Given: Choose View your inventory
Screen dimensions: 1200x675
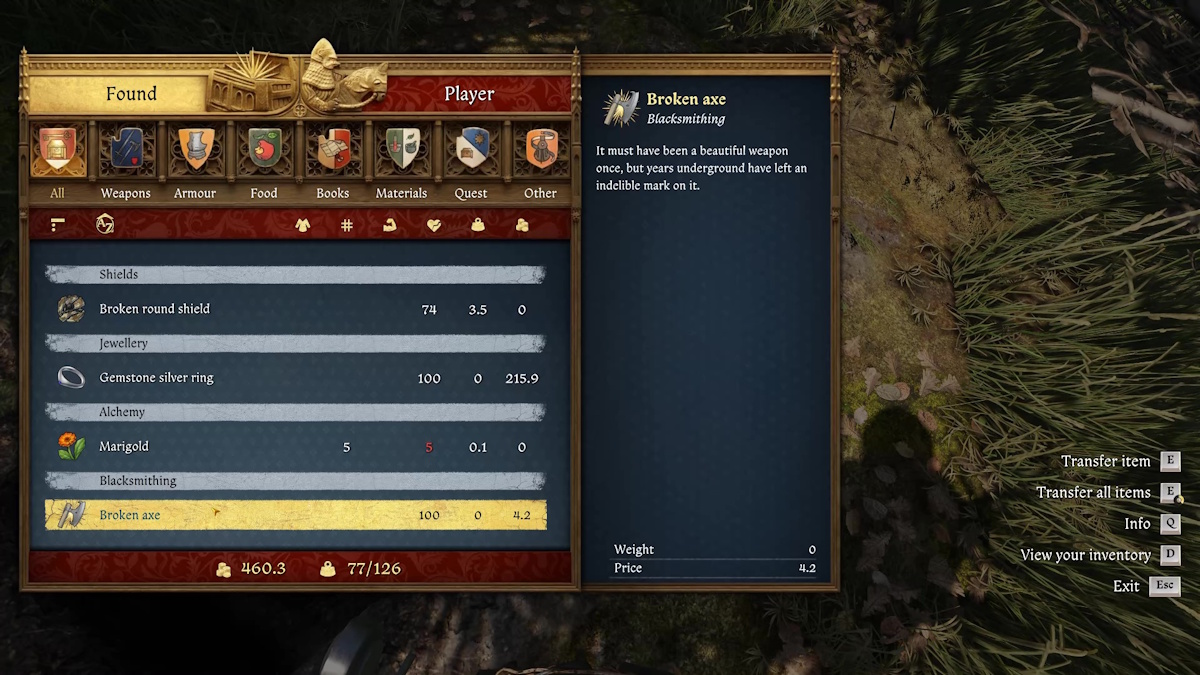Looking at the screenshot, I should [1085, 554].
